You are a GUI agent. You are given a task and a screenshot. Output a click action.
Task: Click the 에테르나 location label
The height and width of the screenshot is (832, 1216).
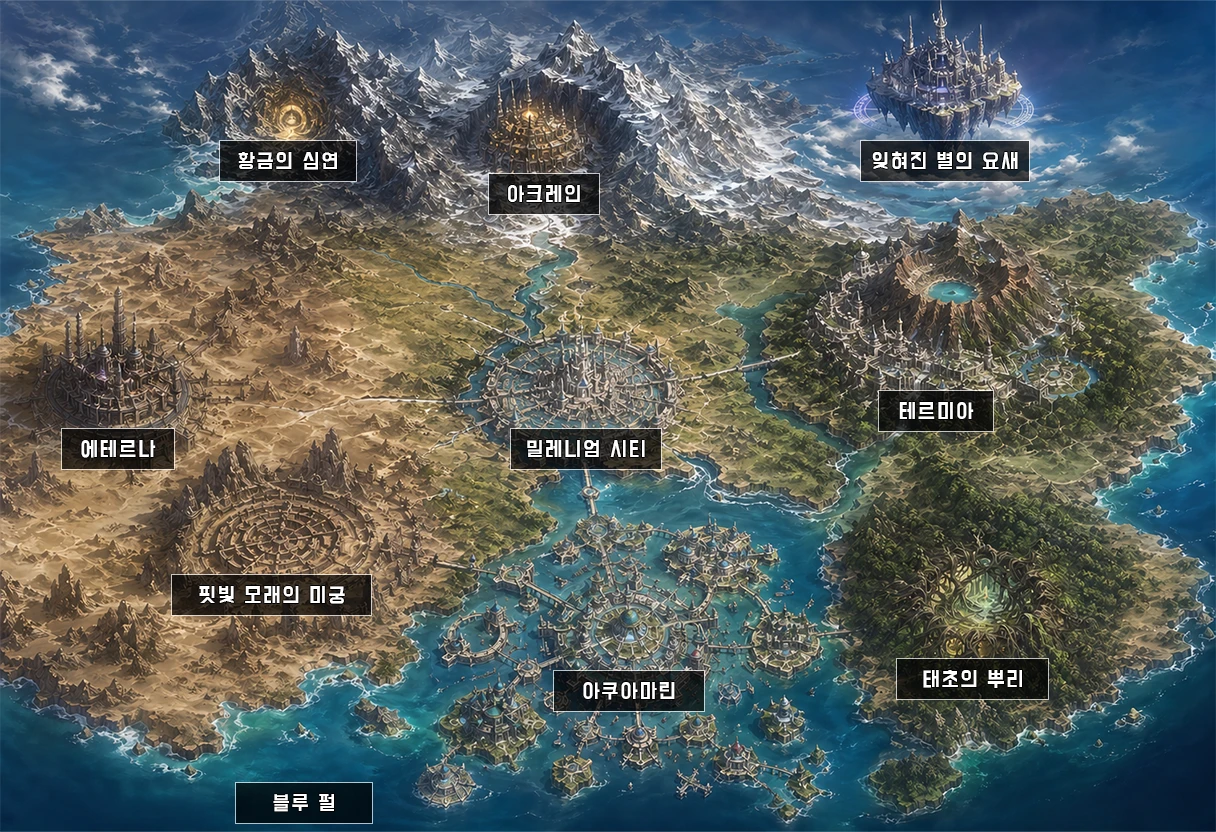[x=117, y=449]
